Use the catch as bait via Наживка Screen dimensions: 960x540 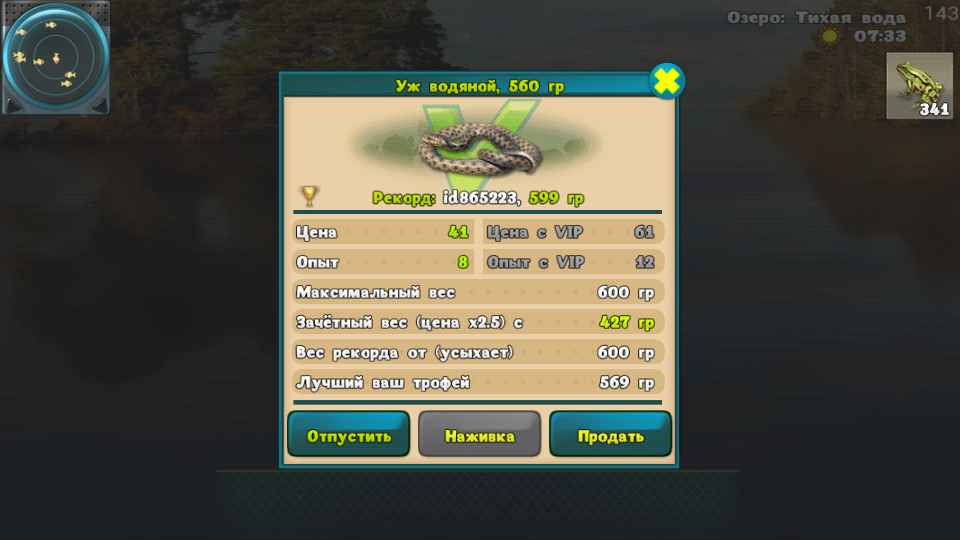(x=479, y=435)
